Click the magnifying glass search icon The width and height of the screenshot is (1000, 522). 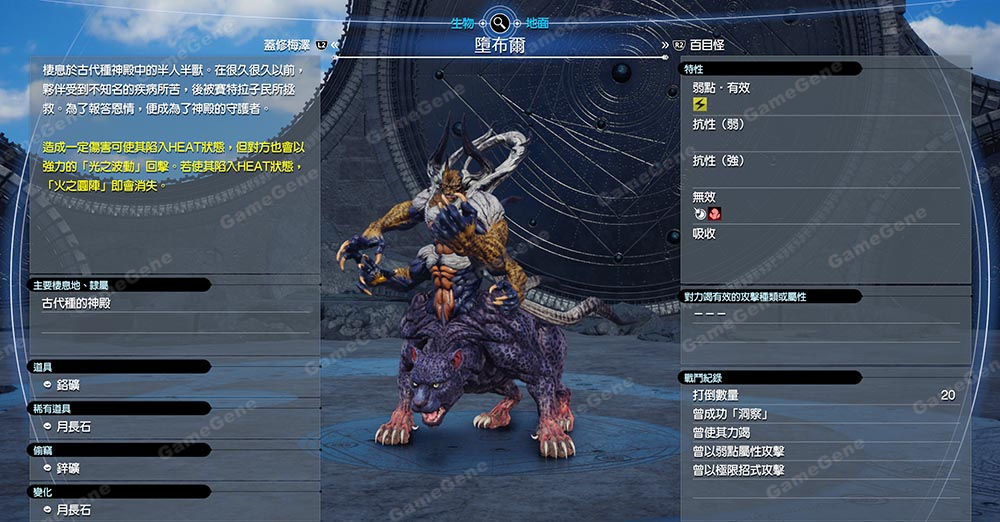point(499,21)
